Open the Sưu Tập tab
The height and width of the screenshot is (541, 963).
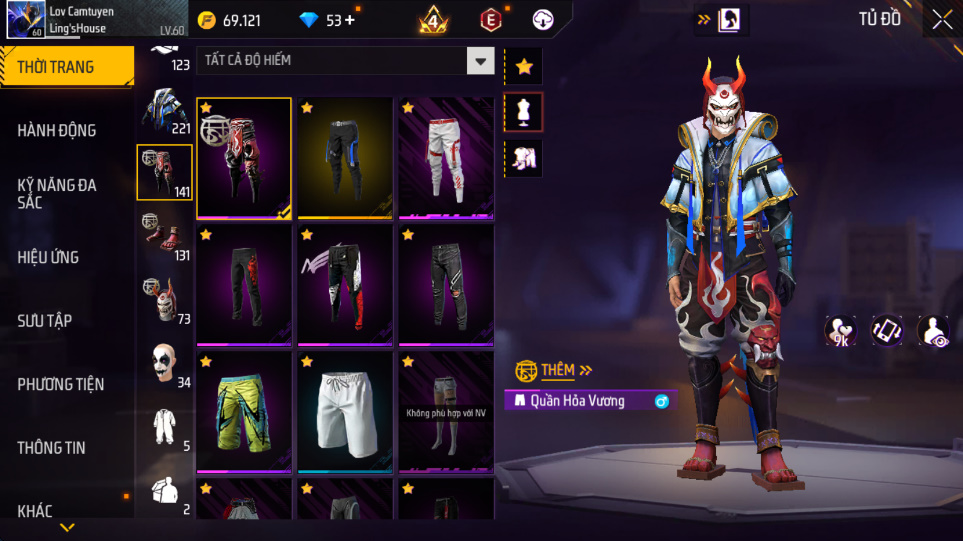tap(45, 320)
